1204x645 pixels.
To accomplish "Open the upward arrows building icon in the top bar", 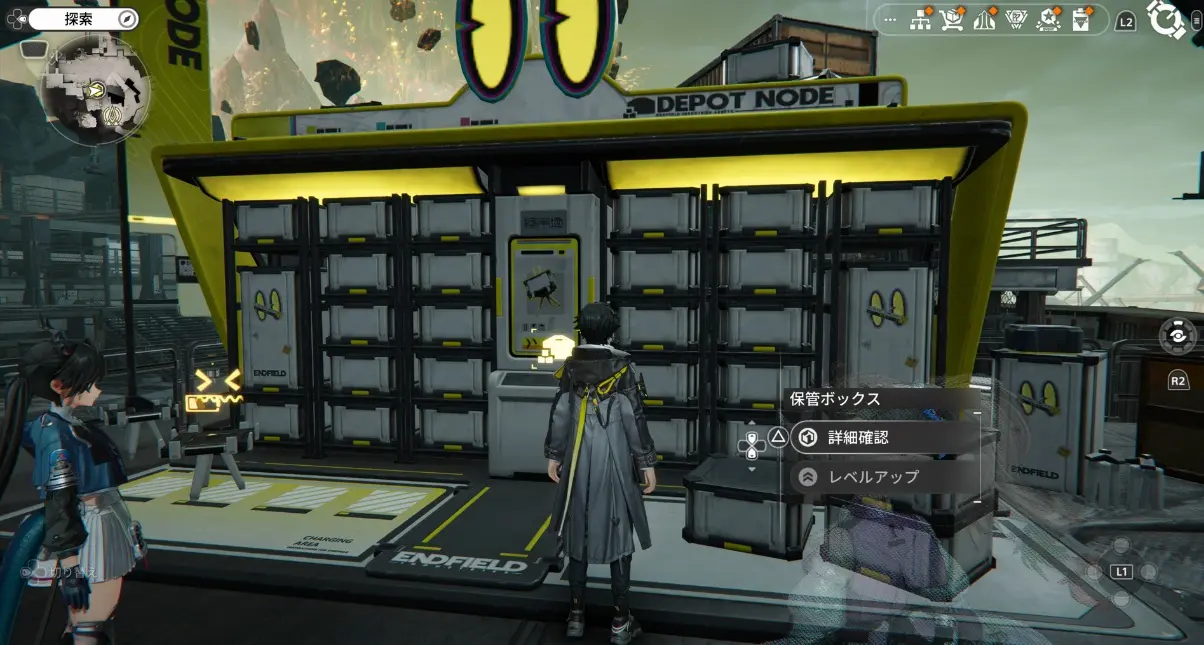I will coord(983,20).
